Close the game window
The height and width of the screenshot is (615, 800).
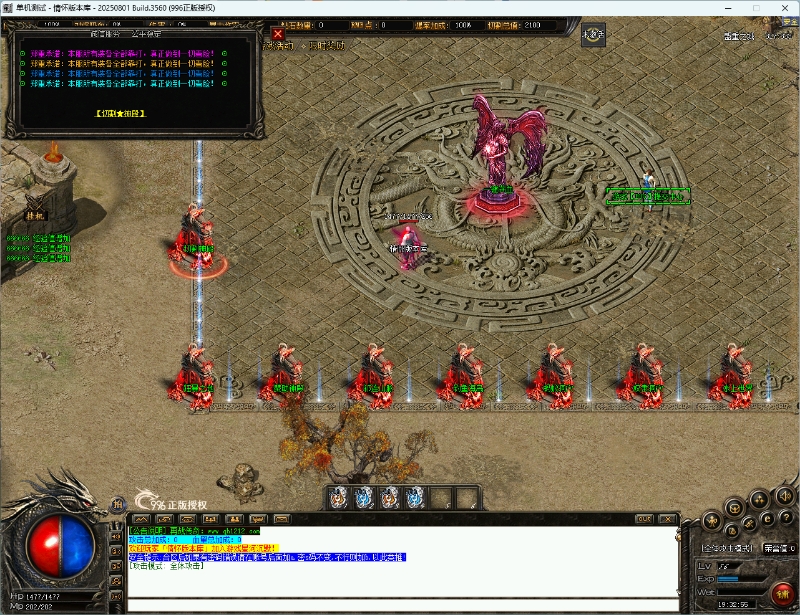(x=783, y=8)
